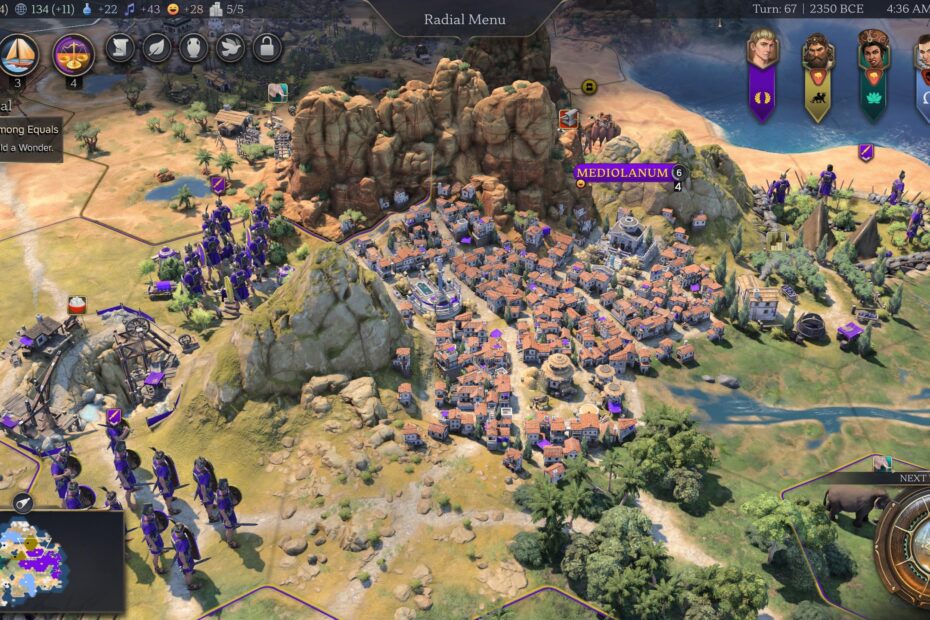Open the Radial Menu
The height and width of the screenshot is (620, 930).
(464, 19)
